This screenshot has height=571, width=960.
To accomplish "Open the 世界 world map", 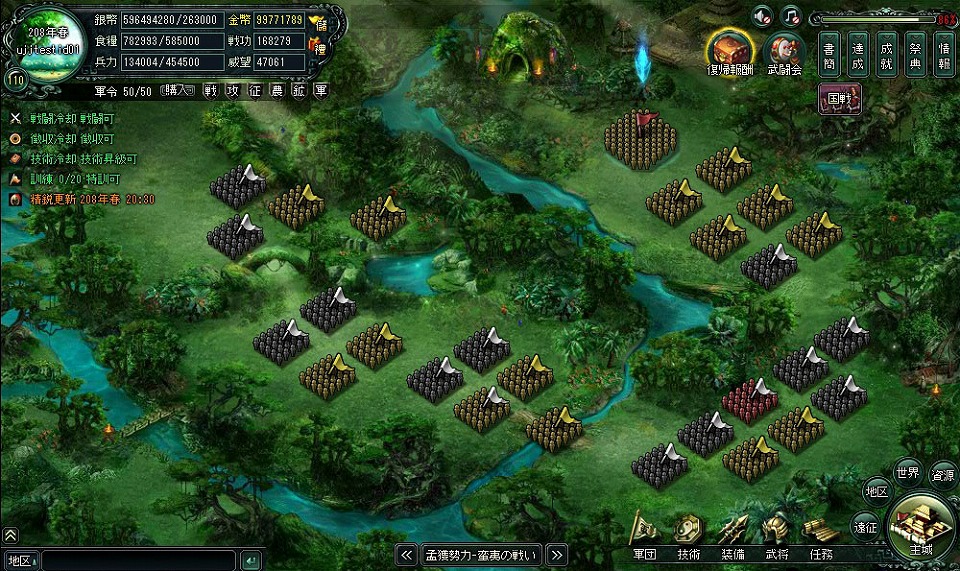I will point(908,471).
